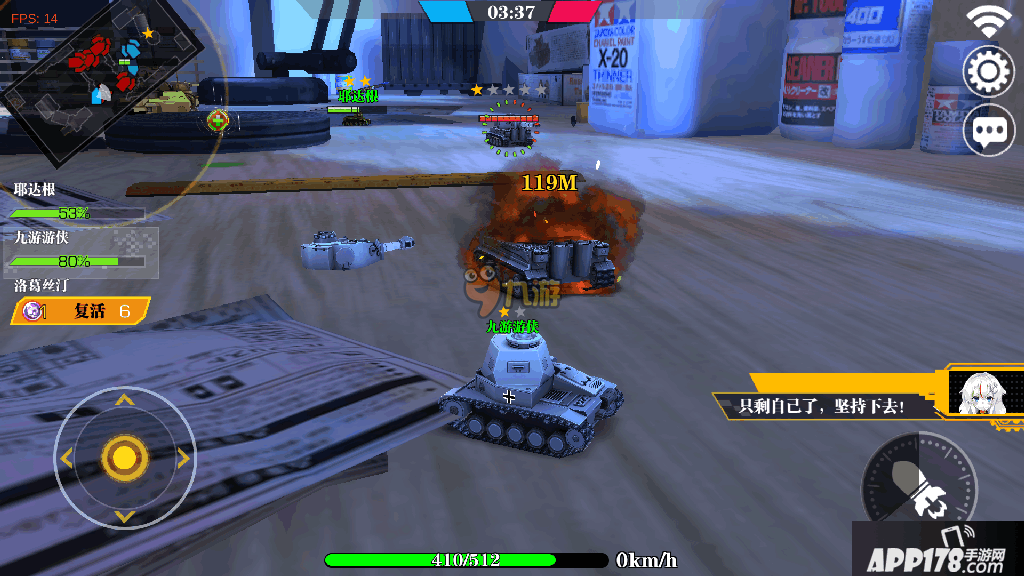Tap the joystick's right arrow
This screenshot has width=1024, height=576.
(x=183, y=458)
